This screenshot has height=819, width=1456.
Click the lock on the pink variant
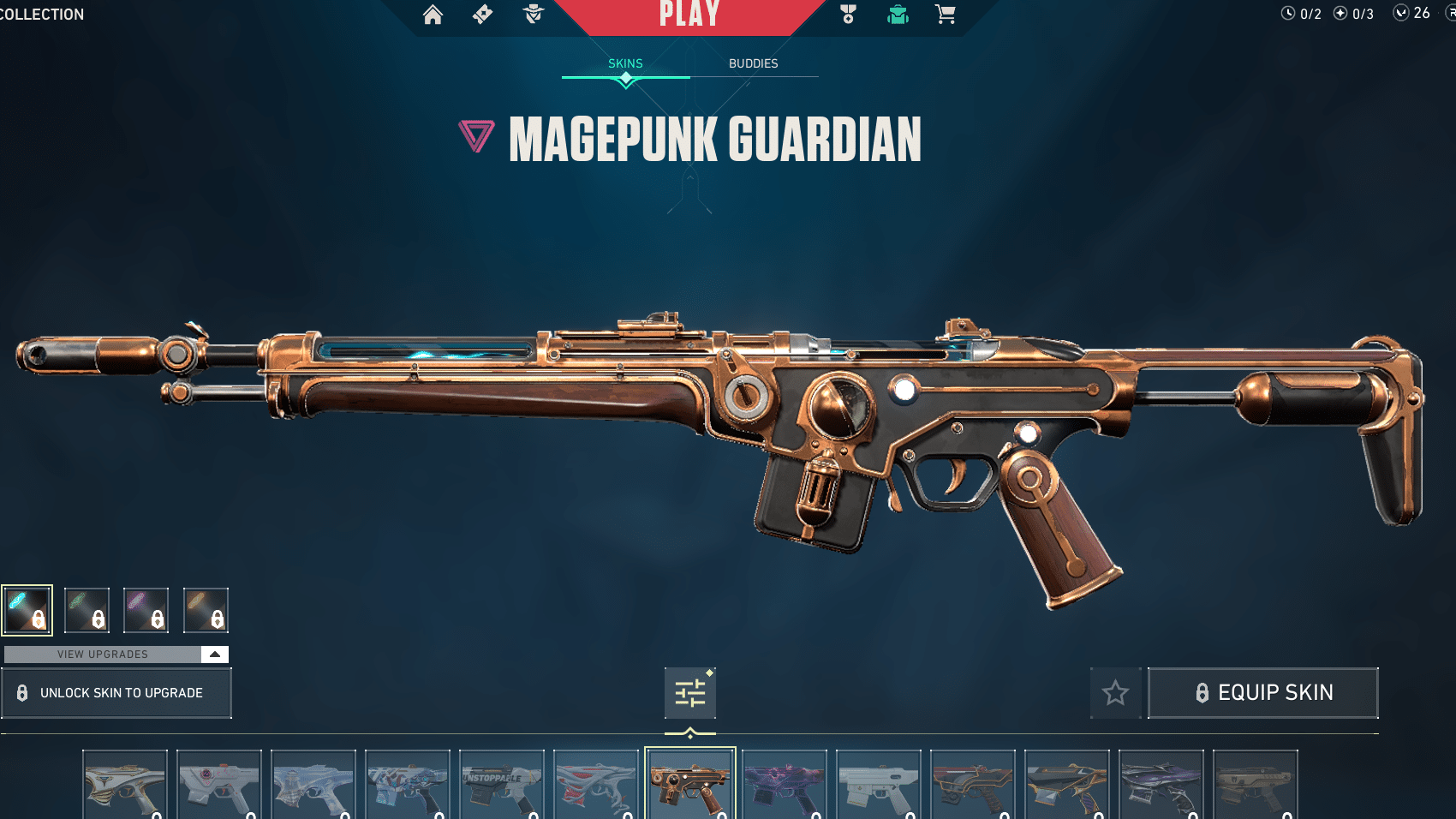pos(157,619)
